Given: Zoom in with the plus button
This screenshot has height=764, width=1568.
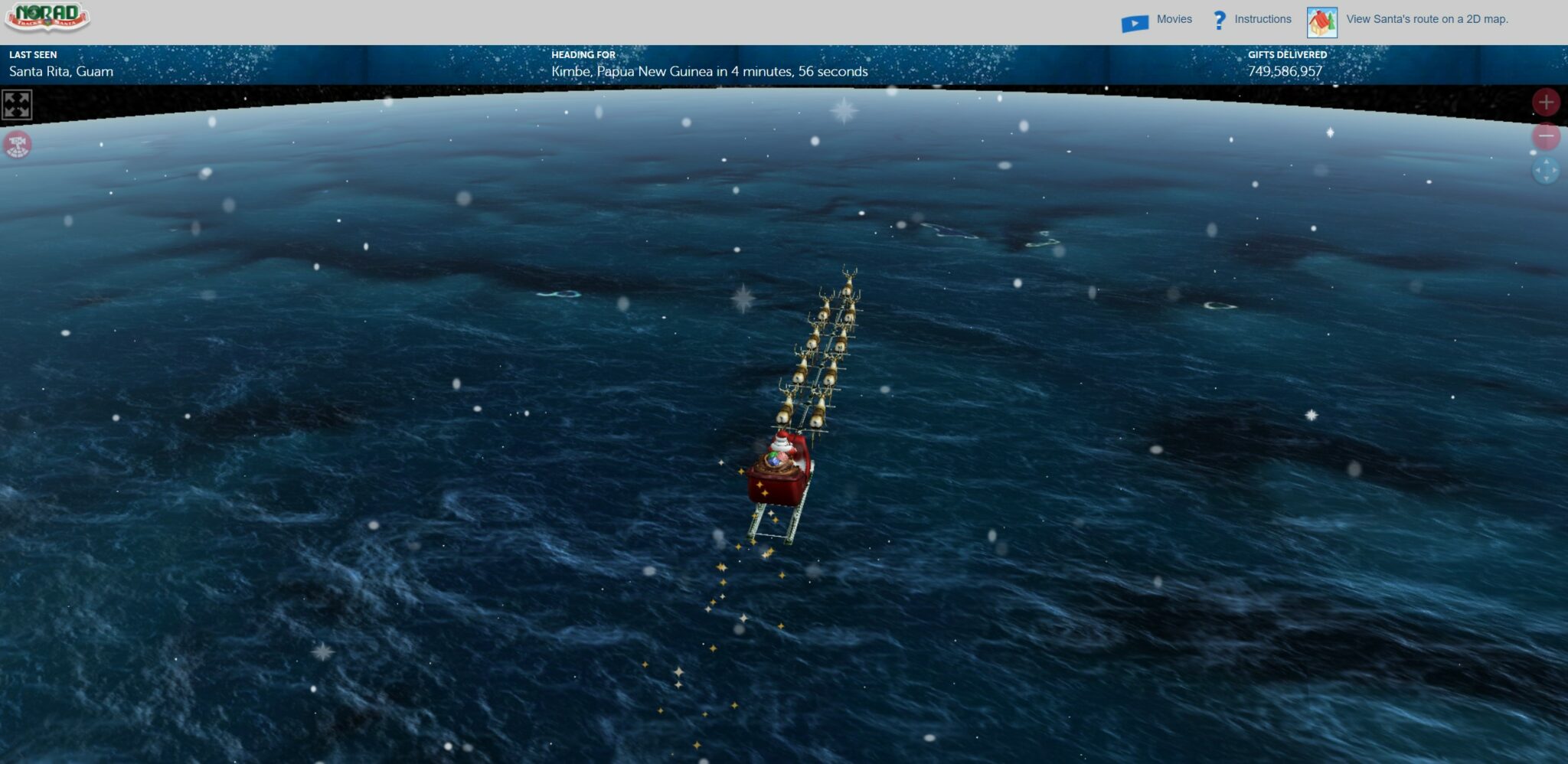Looking at the screenshot, I should click(1545, 103).
